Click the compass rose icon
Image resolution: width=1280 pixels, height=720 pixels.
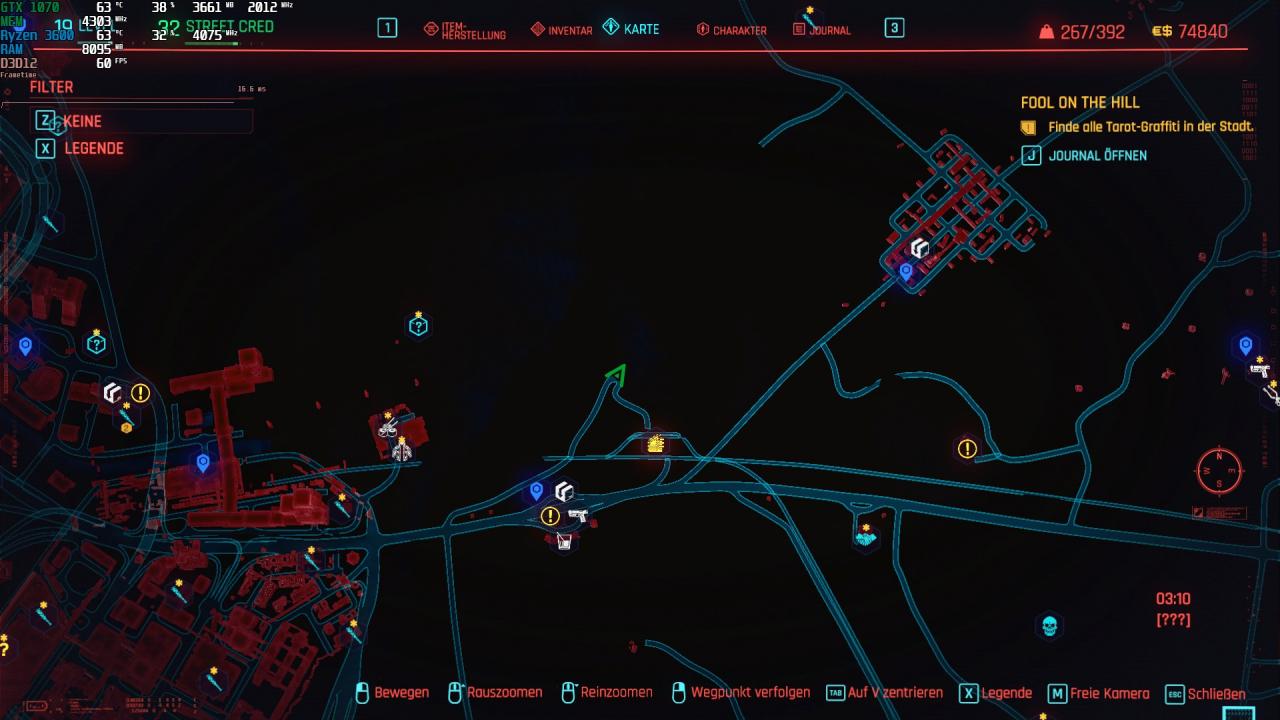click(1219, 471)
